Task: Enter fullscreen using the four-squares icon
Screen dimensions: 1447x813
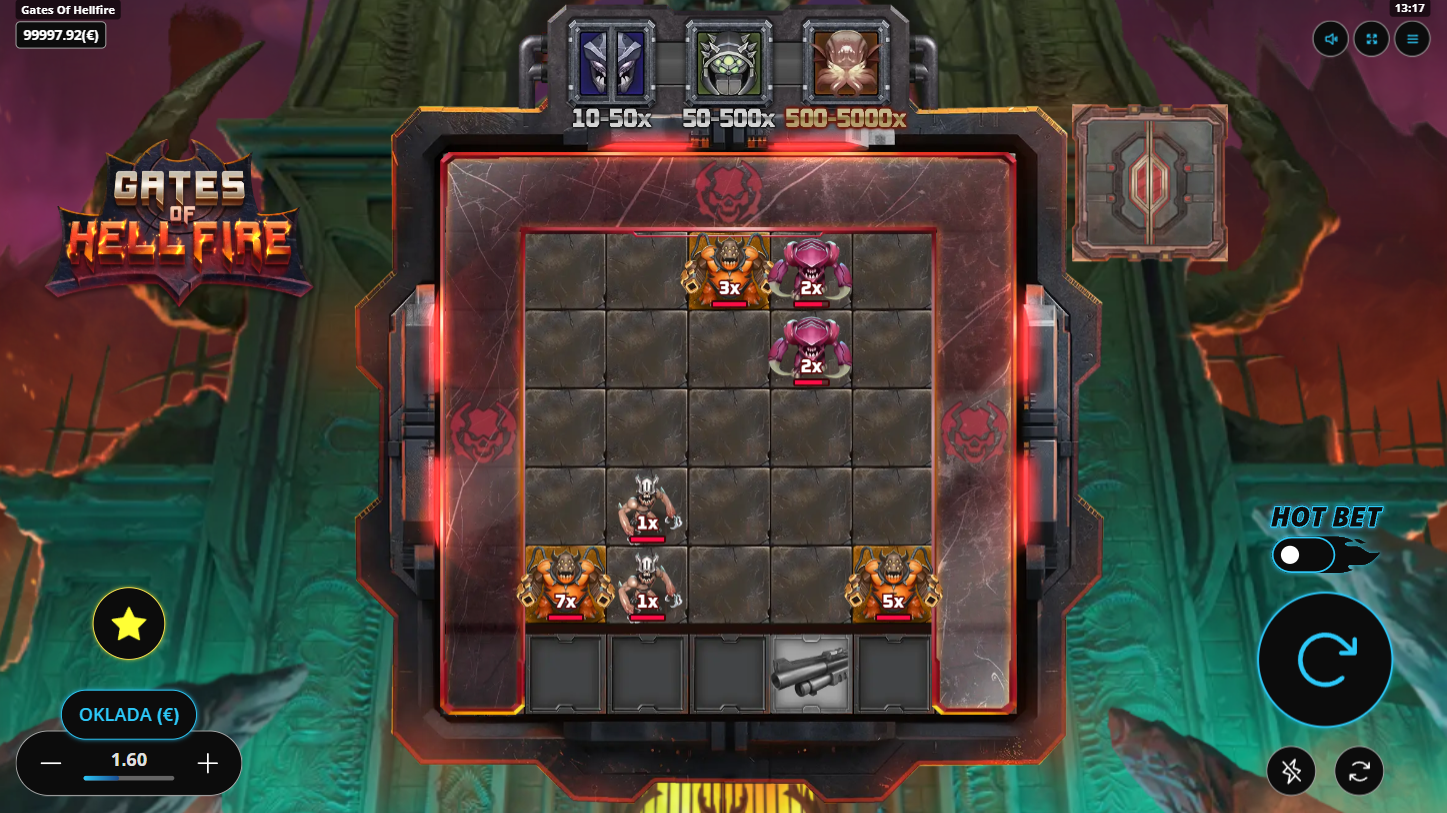Action: [1371, 40]
